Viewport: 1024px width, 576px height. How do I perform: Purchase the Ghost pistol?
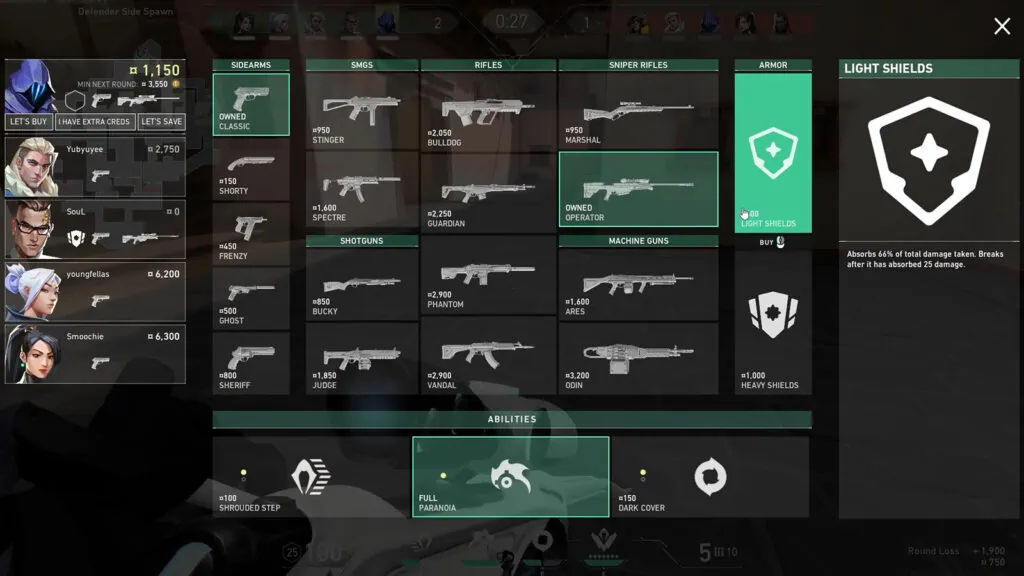[x=251, y=298]
